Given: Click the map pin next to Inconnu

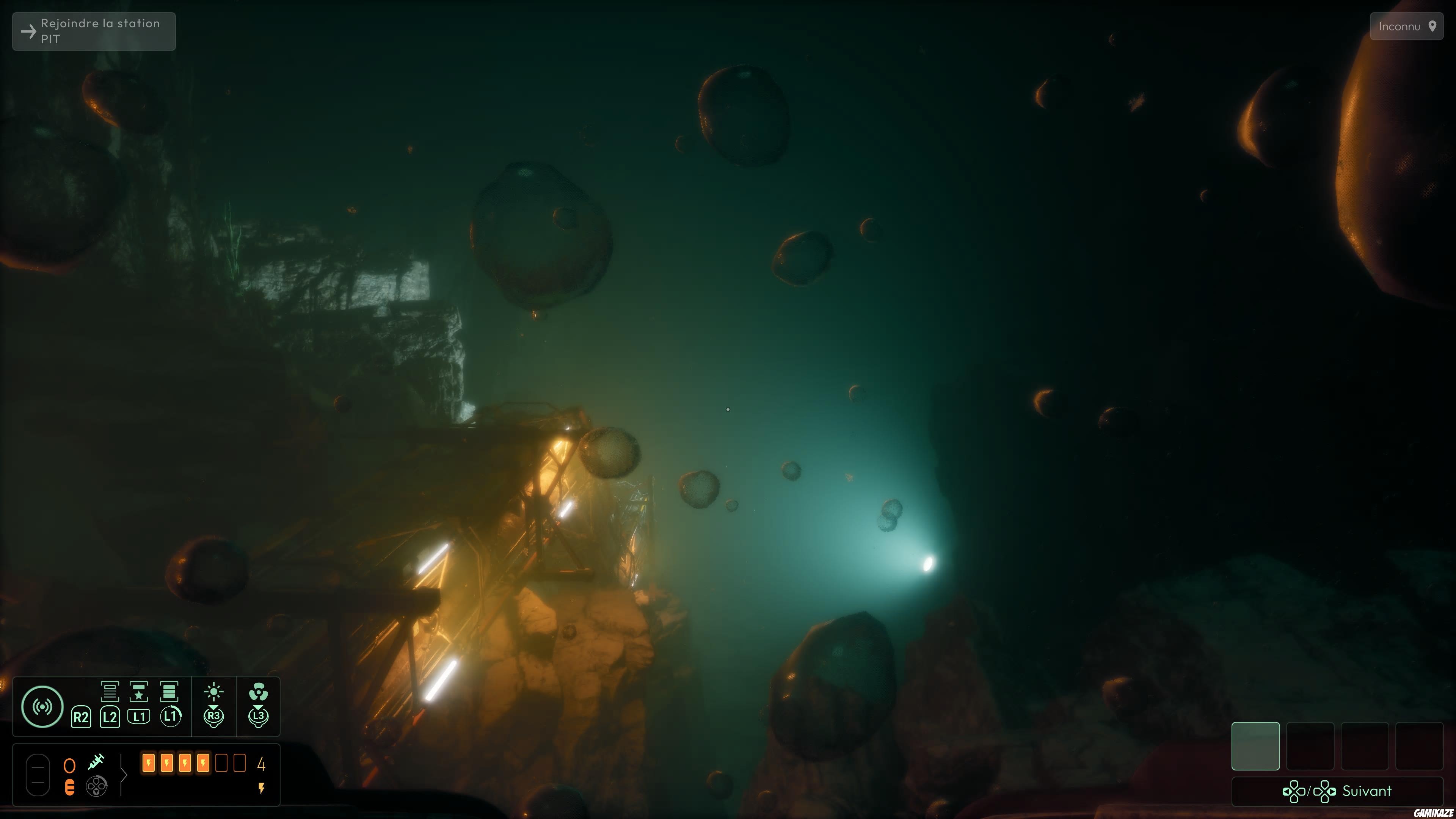Looking at the screenshot, I should click(1434, 26).
